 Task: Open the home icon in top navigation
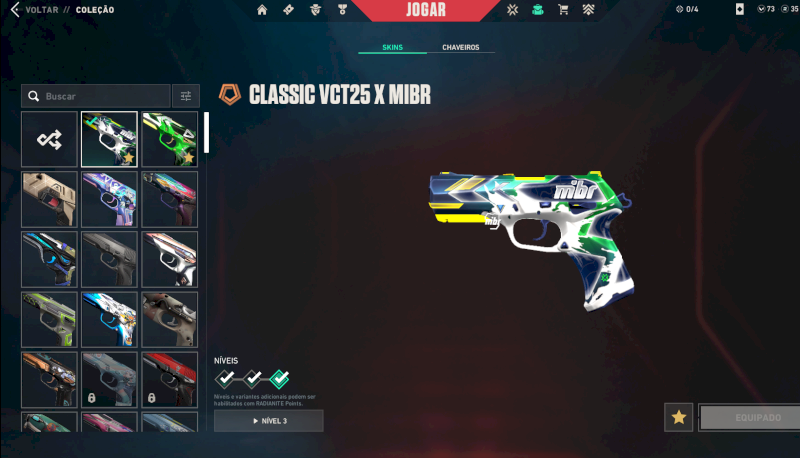(x=262, y=10)
